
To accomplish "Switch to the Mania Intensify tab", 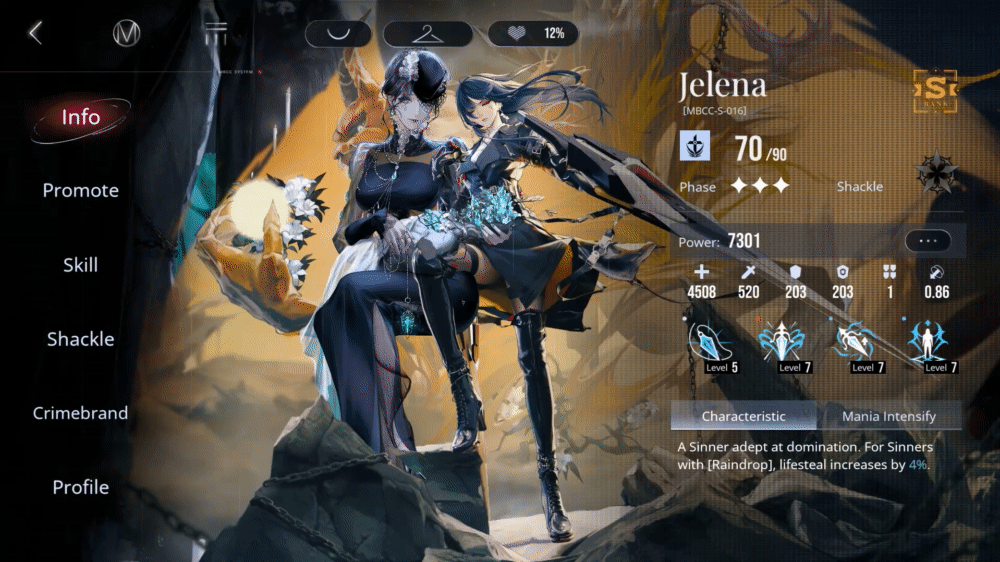I will 888,416.
